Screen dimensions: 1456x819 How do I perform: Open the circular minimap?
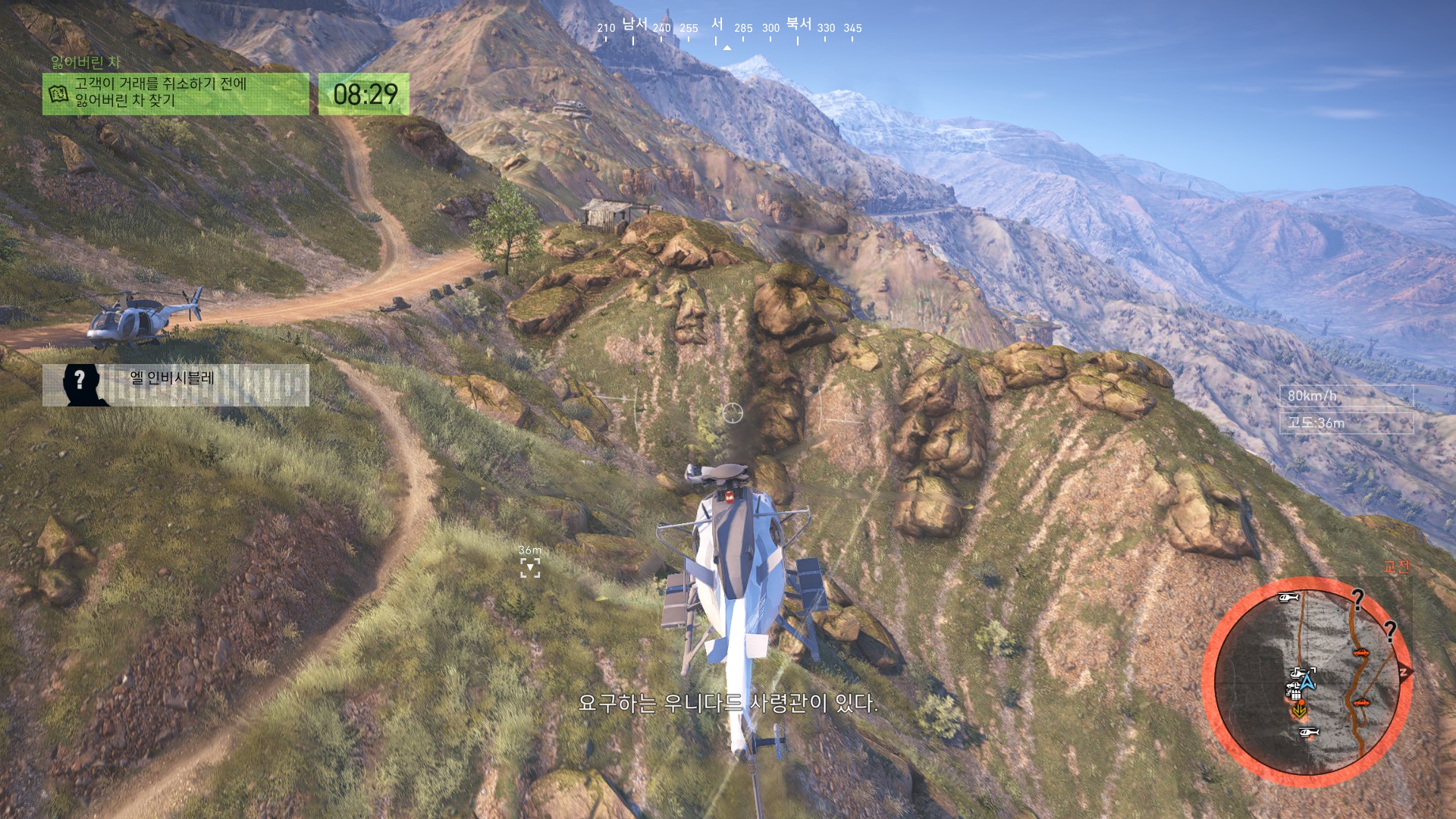click(1306, 681)
